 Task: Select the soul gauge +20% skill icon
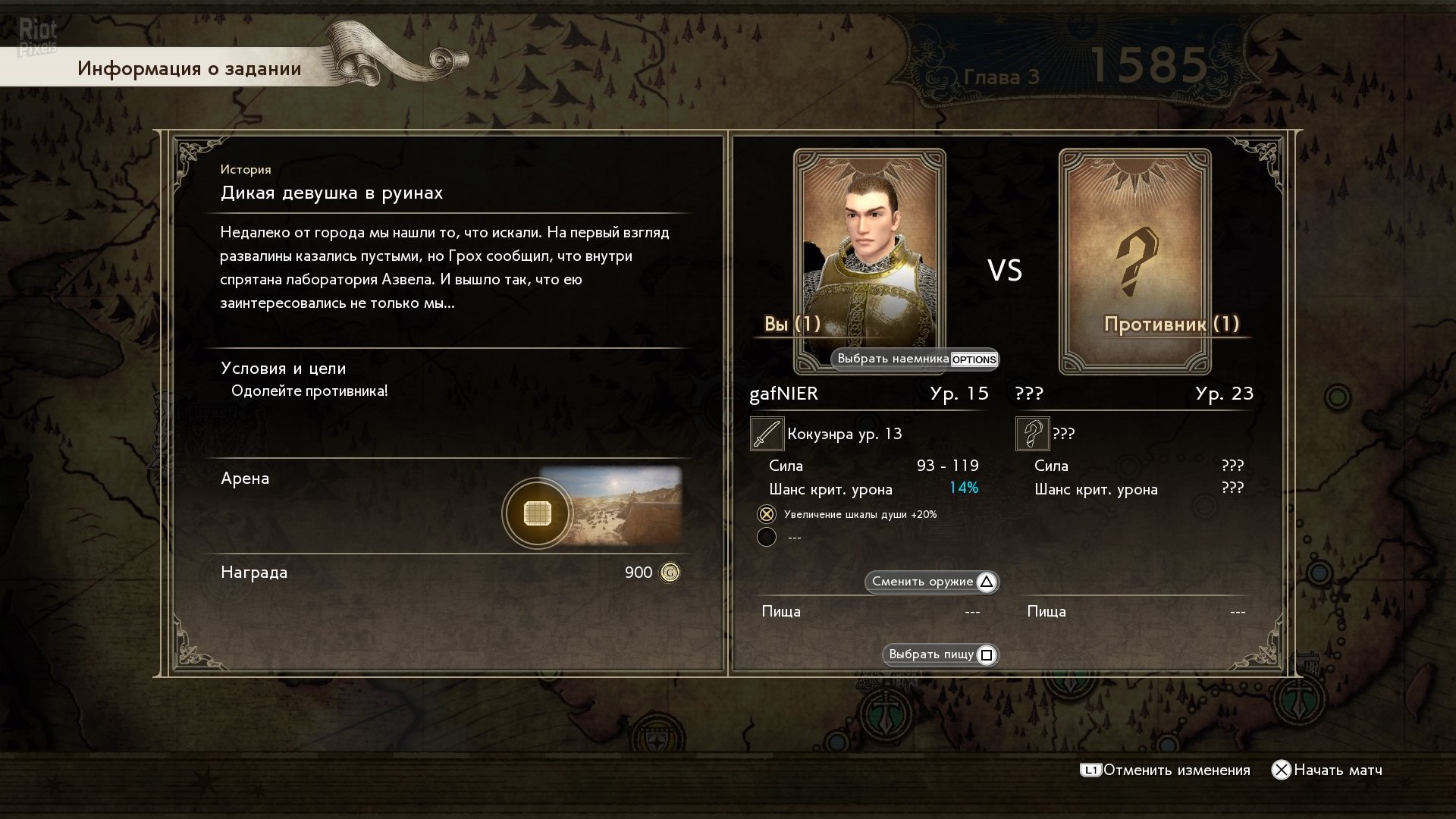(x=767, y=514)
